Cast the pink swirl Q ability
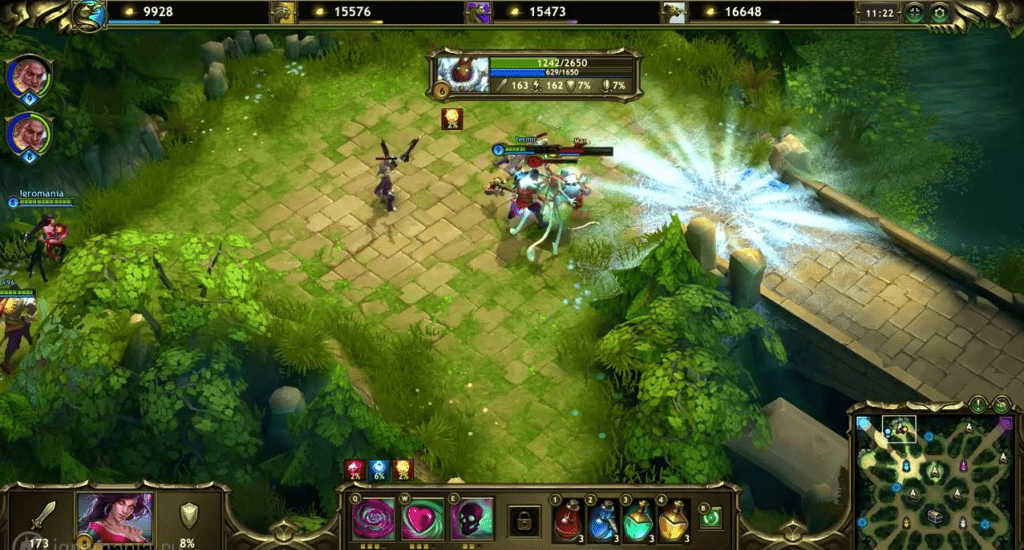The height and width of the screenshot is (550, 1024). 372,519
